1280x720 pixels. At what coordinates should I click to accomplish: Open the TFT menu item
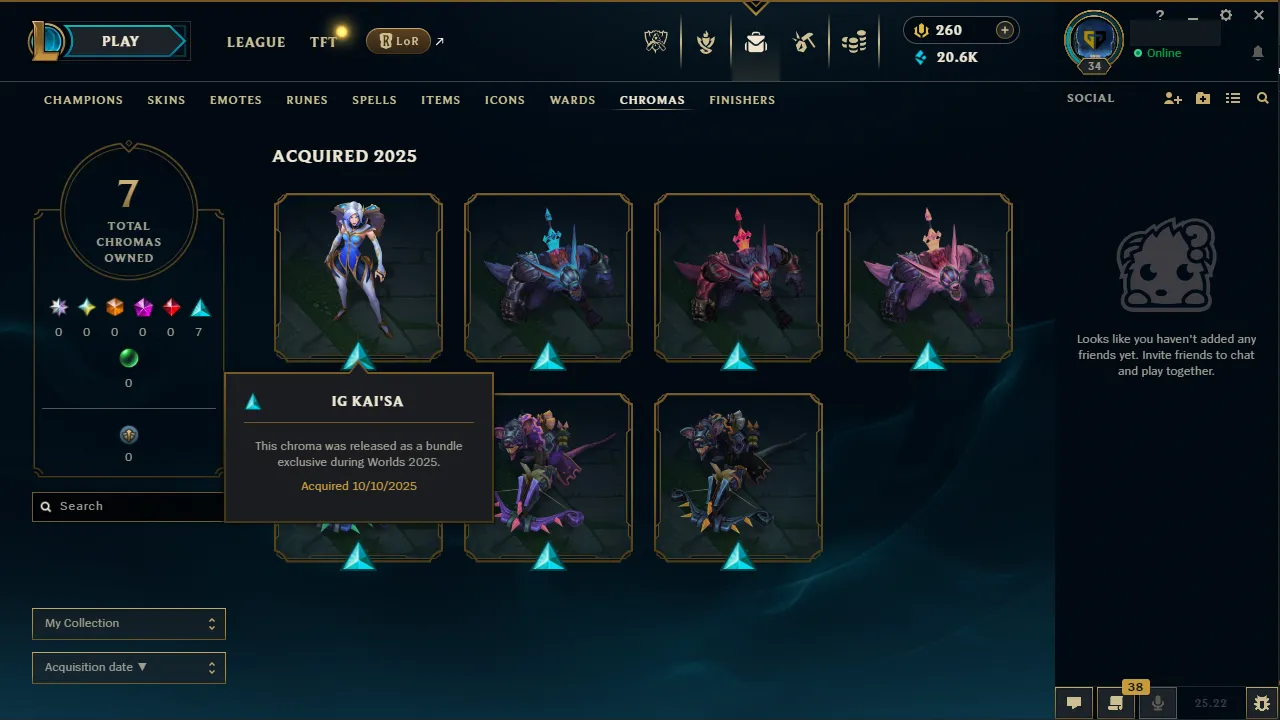coord(322,42)
